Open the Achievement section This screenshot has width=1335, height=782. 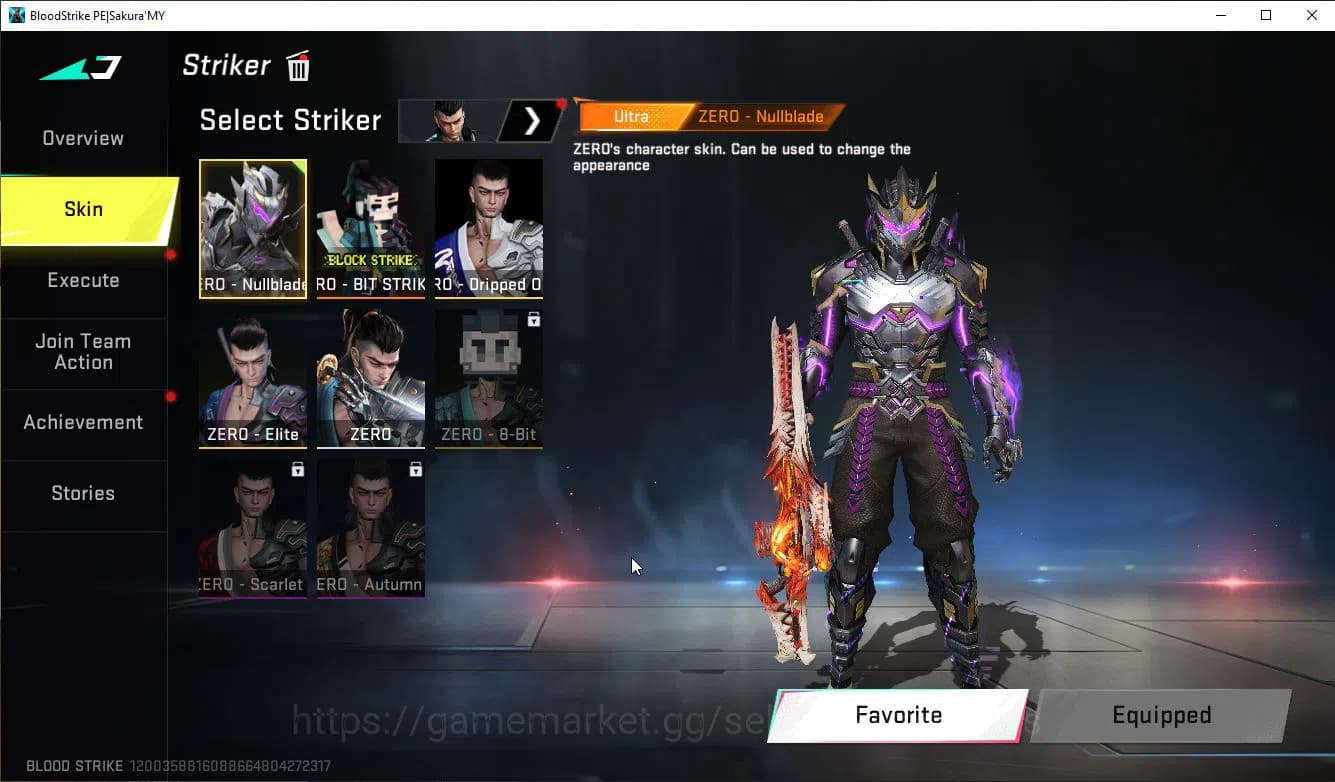coord(83,422)
